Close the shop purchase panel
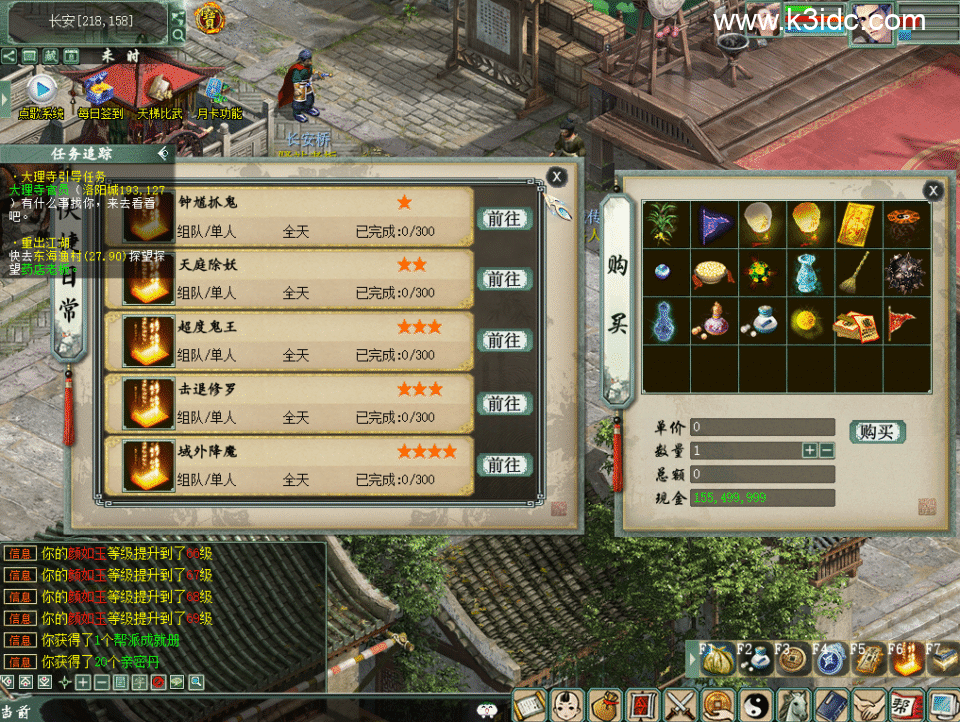This screenshot has width=960, height=722. tap(932, 190)
